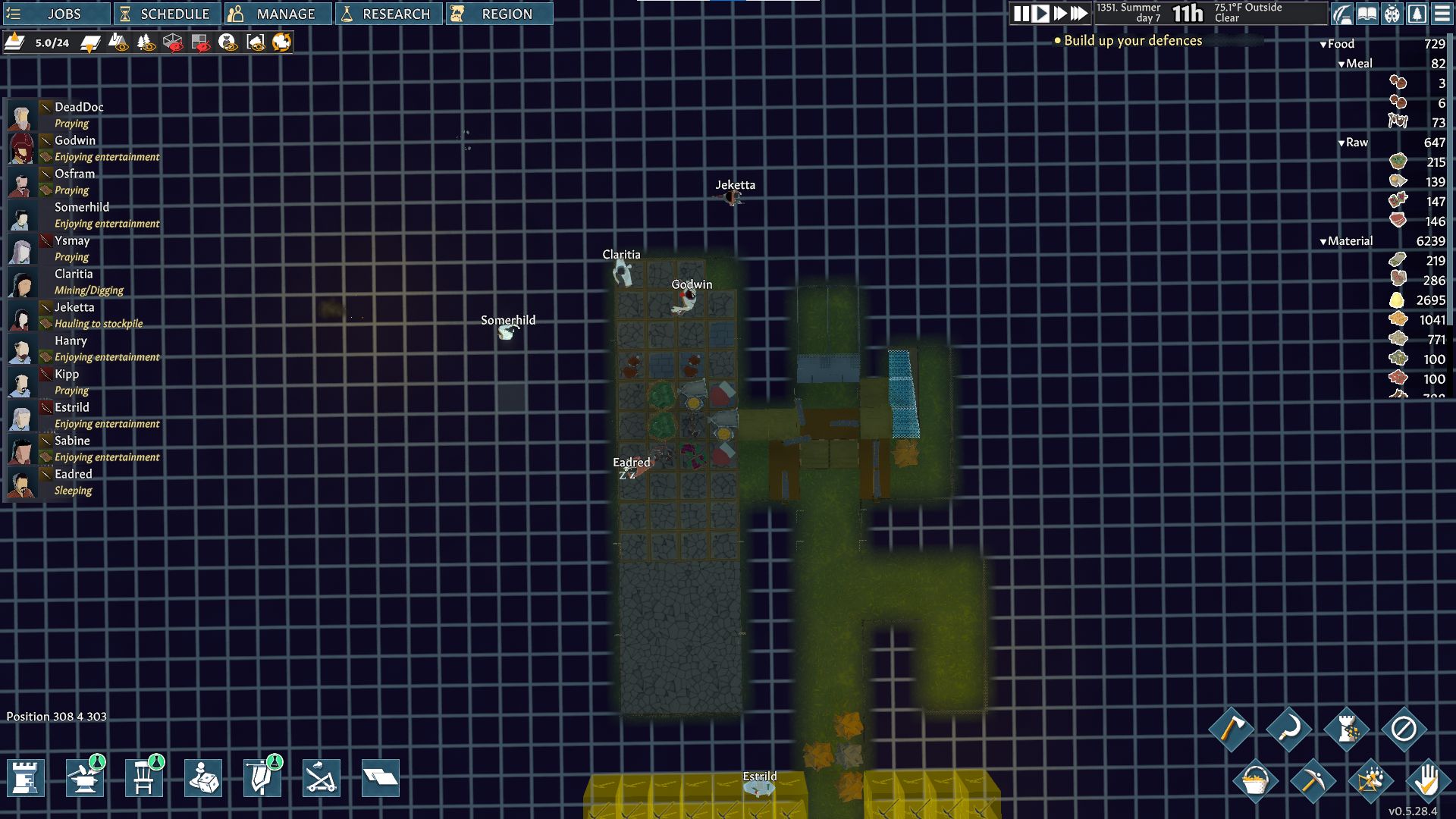Open the entertainment dice build menu

pyautogui.click(x=203, y=778)
